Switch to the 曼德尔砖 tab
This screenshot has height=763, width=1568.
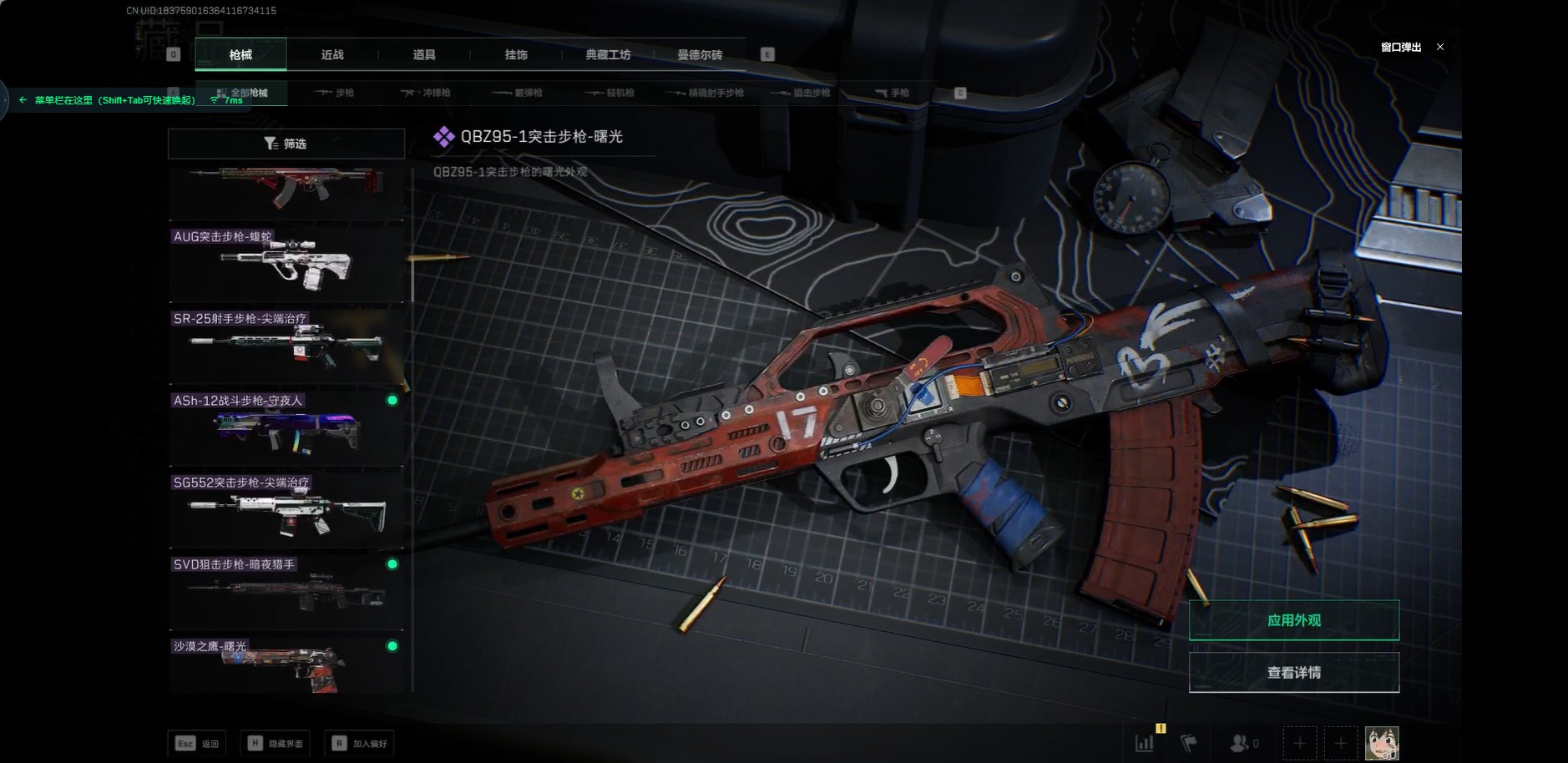(700, 55)
